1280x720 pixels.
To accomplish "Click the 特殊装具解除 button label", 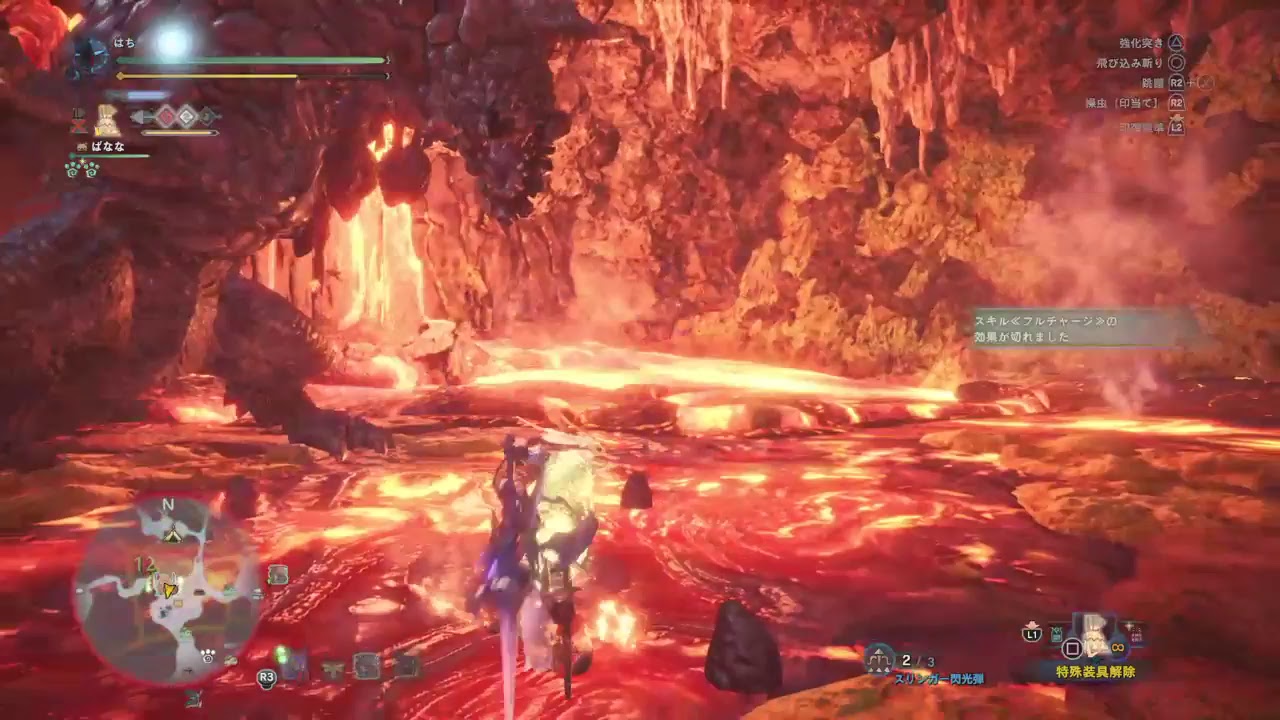I will coord(1096,671).
